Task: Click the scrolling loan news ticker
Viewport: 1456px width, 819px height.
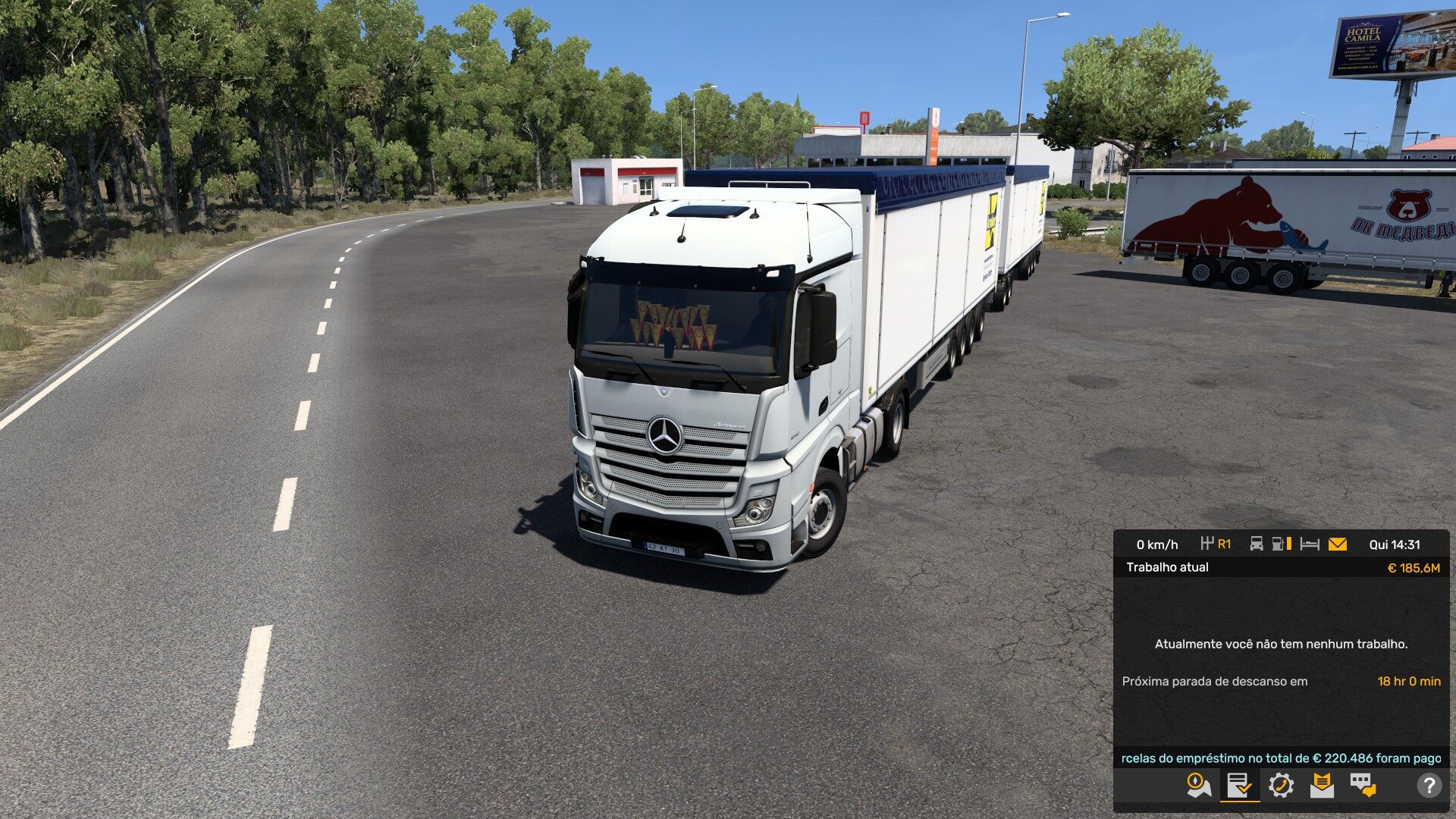Action: (1281, 758)
